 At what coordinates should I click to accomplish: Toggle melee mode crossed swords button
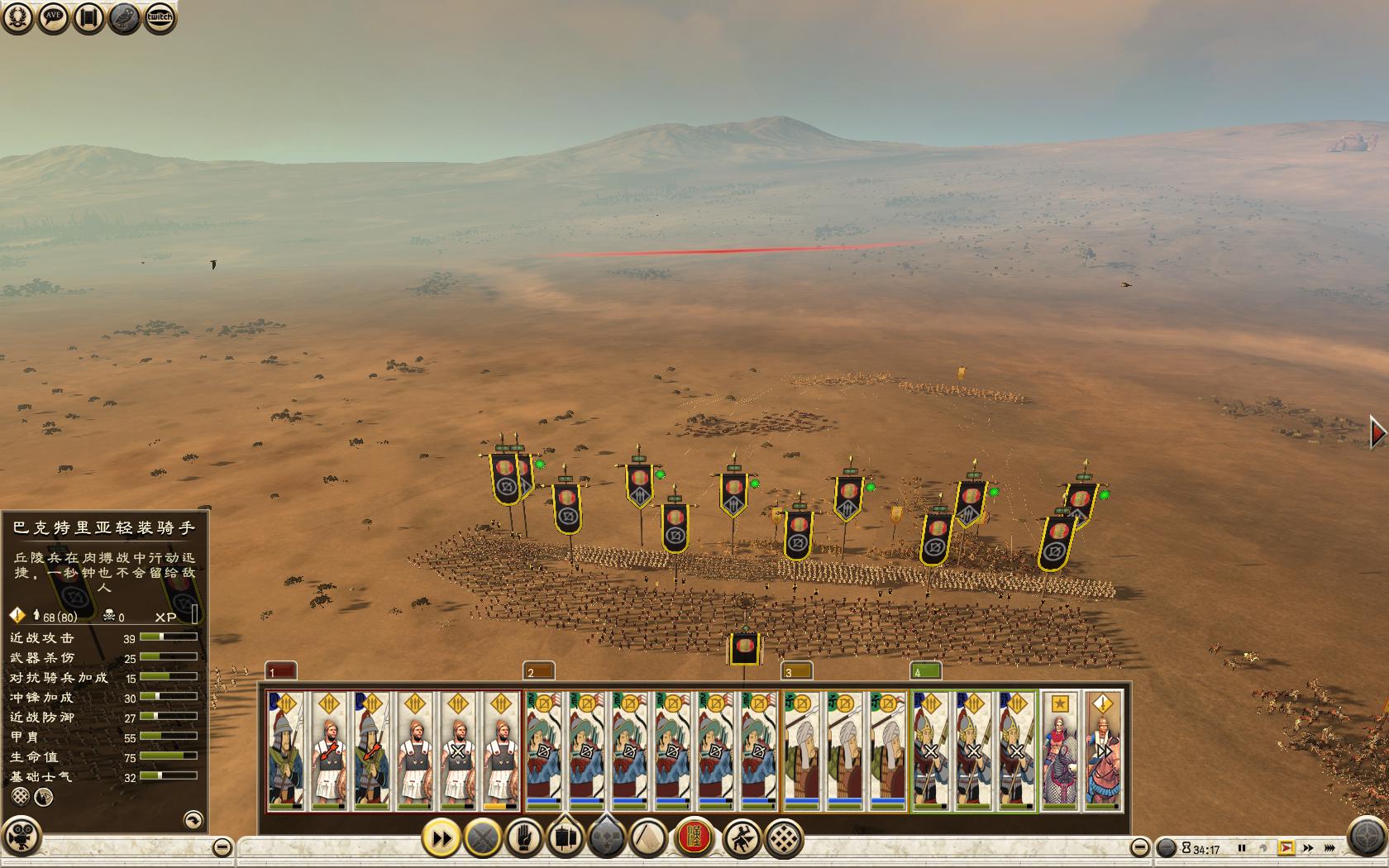(x=483, y=839)
